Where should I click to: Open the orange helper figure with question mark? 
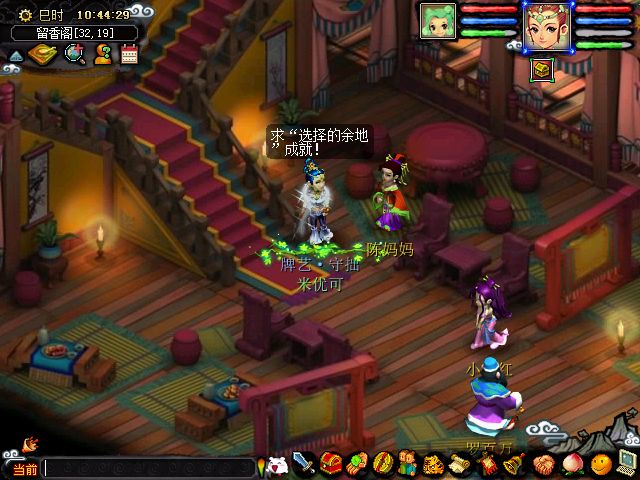point(102,54)
